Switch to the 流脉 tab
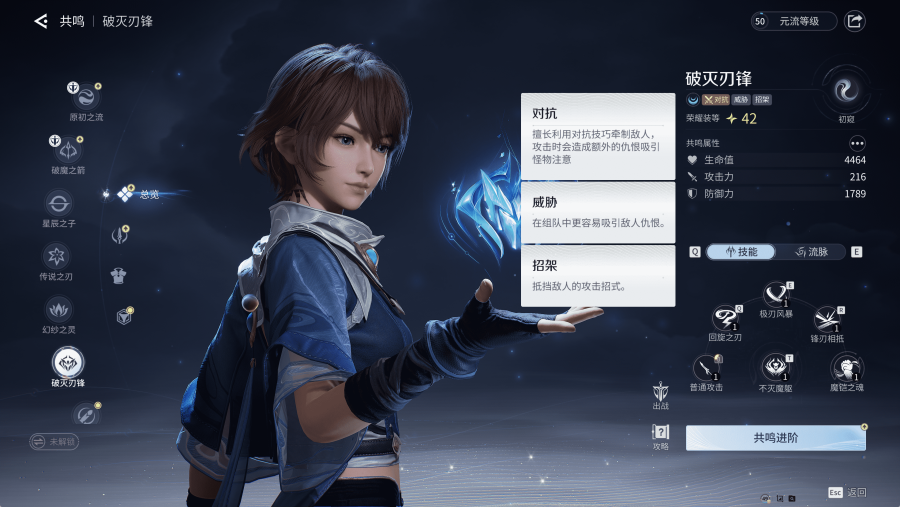900x507 pixels. (x=810, y=252)
